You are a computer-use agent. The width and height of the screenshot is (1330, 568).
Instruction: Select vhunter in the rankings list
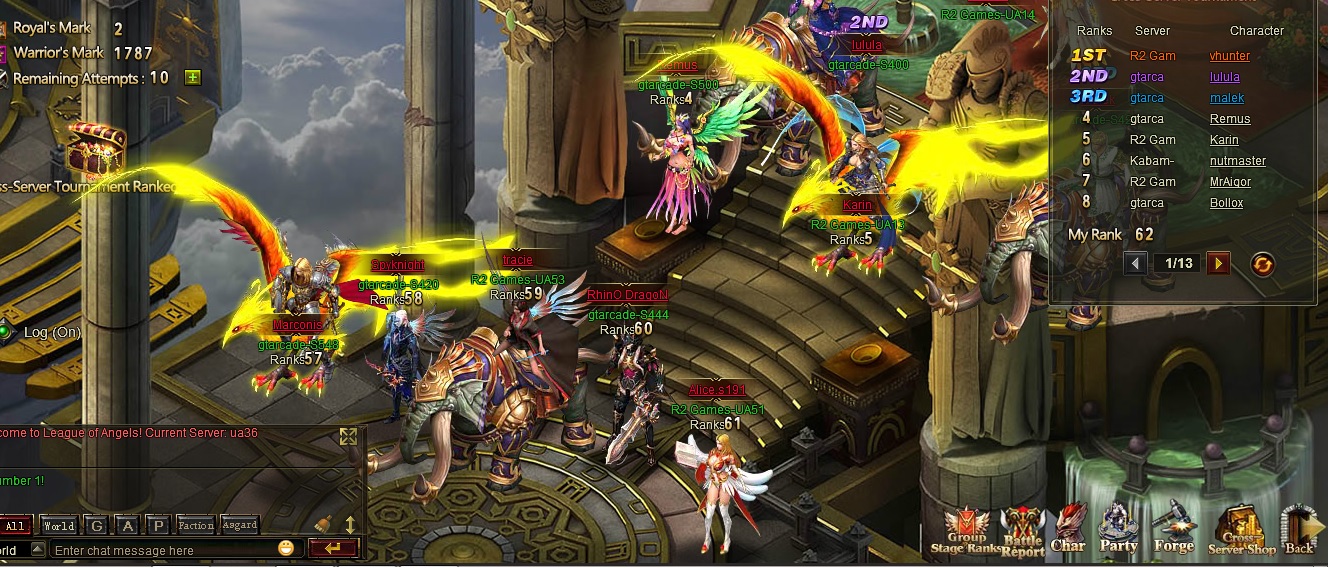[1229, 56]
